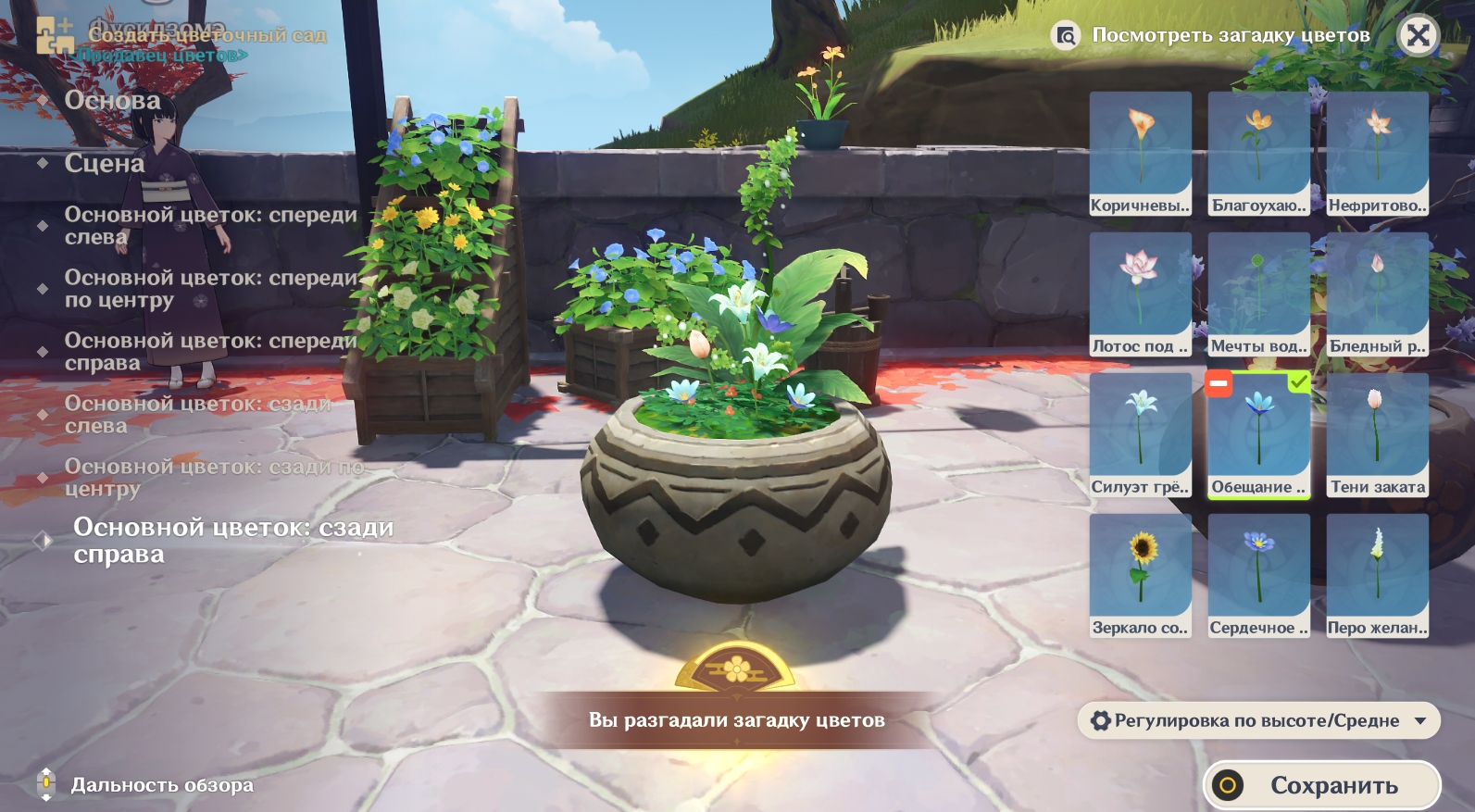Select the Тени заката flower

click(x=1377, y=434)
